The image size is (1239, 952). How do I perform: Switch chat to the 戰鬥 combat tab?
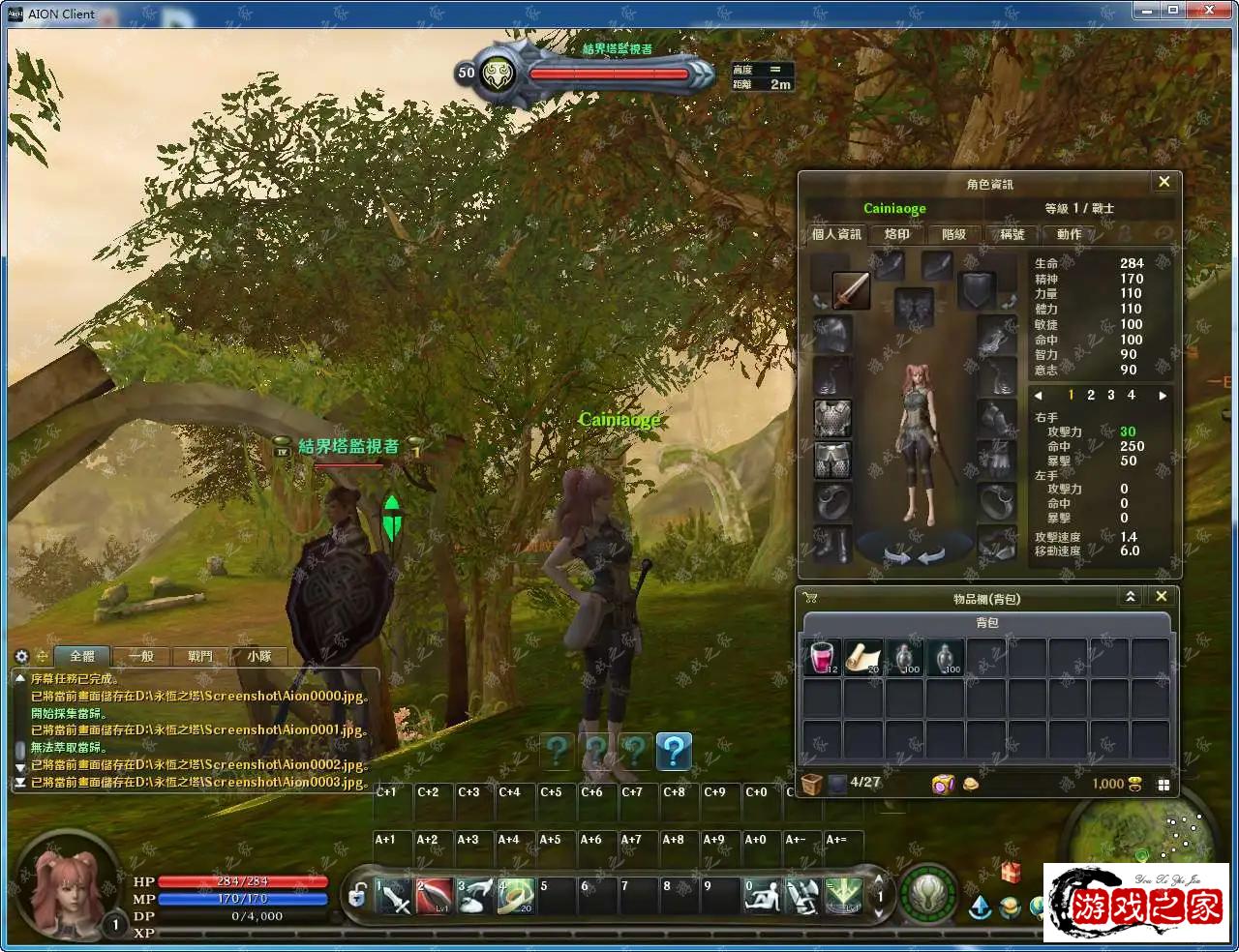tap(200, 656)
